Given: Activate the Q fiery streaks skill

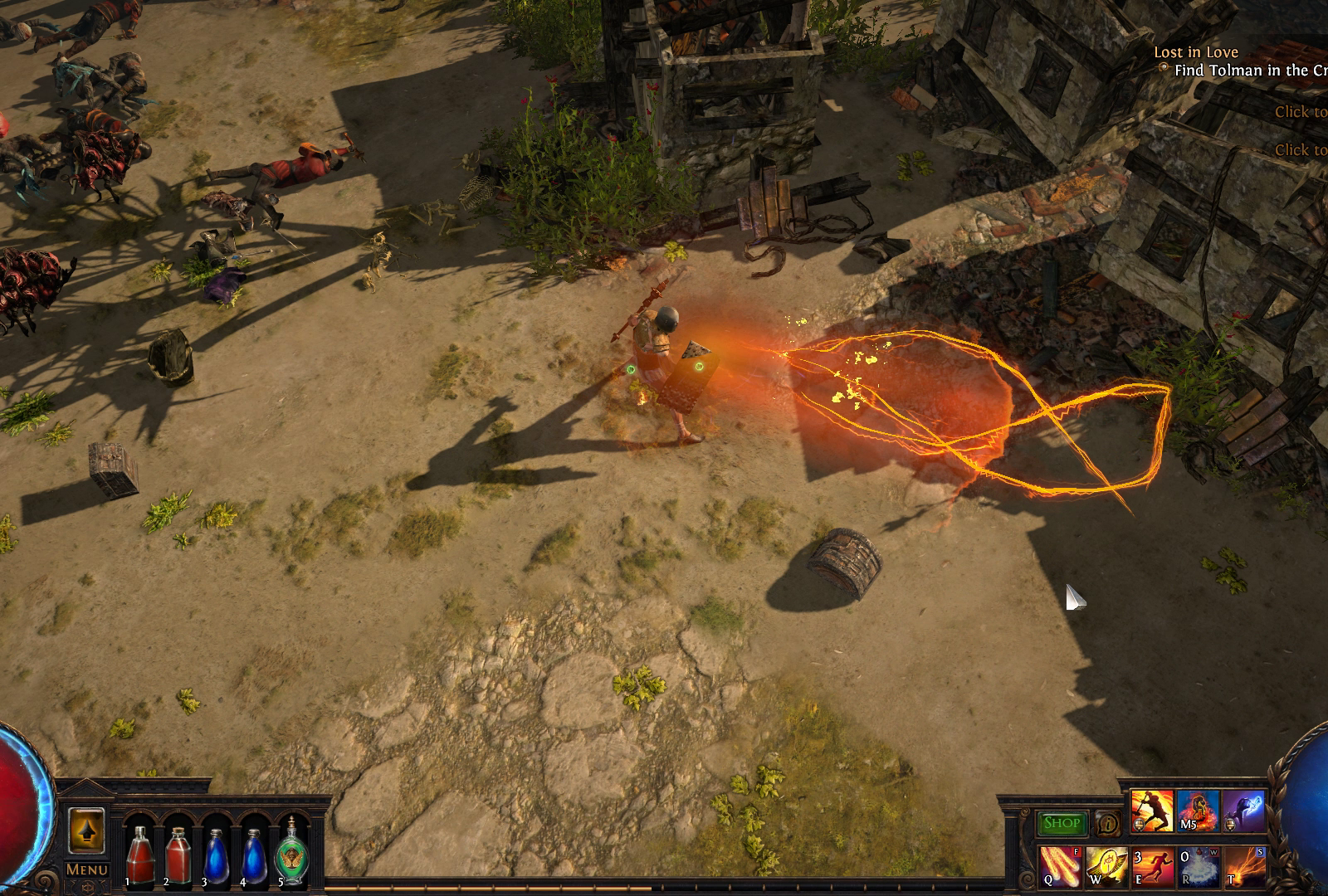Looking at the screenshot, I should click(1060, 865).
